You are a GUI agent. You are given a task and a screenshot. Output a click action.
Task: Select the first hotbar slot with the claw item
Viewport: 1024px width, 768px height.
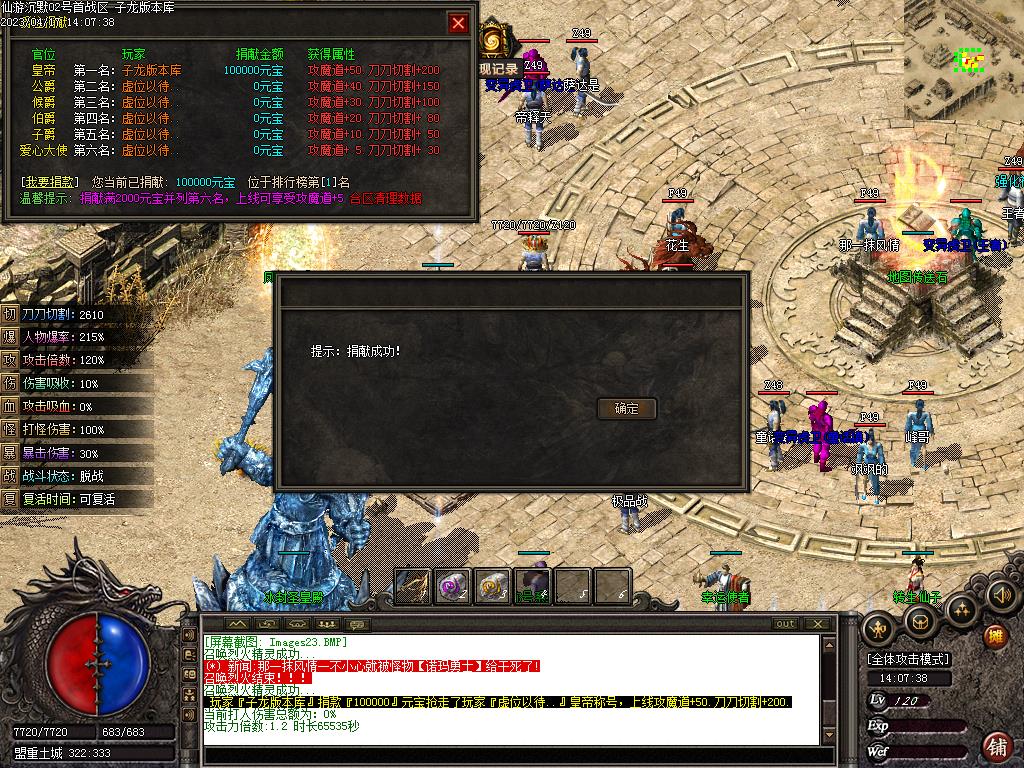(413, 586)
